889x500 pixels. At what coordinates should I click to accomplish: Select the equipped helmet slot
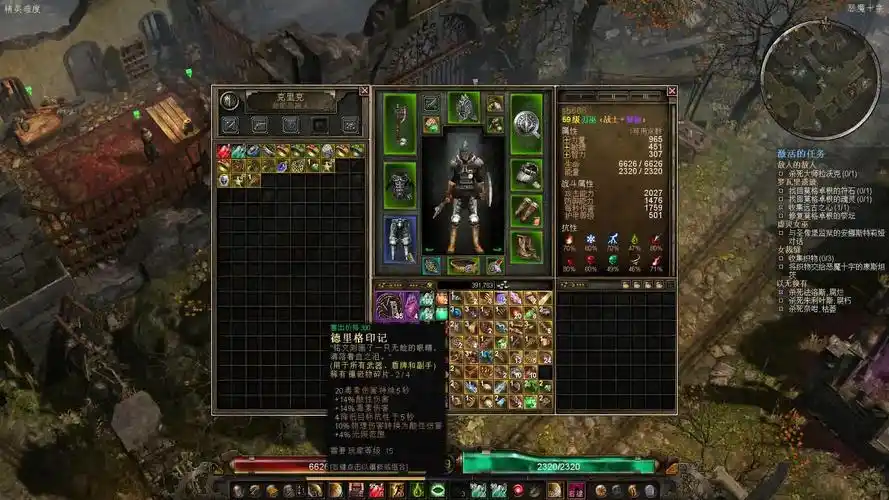pyautogui.click(x=464, y=107)
